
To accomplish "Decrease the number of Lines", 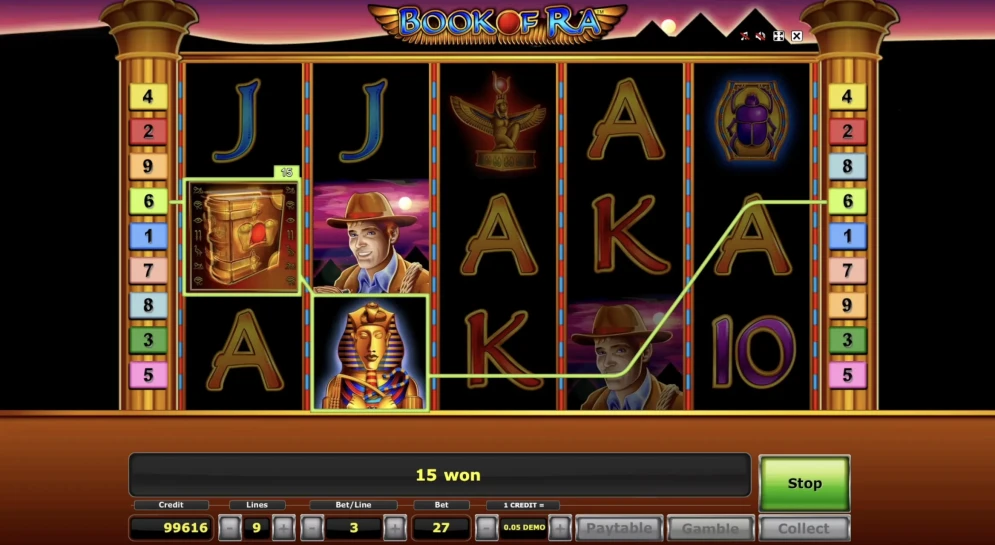I will tap(230, 528).
